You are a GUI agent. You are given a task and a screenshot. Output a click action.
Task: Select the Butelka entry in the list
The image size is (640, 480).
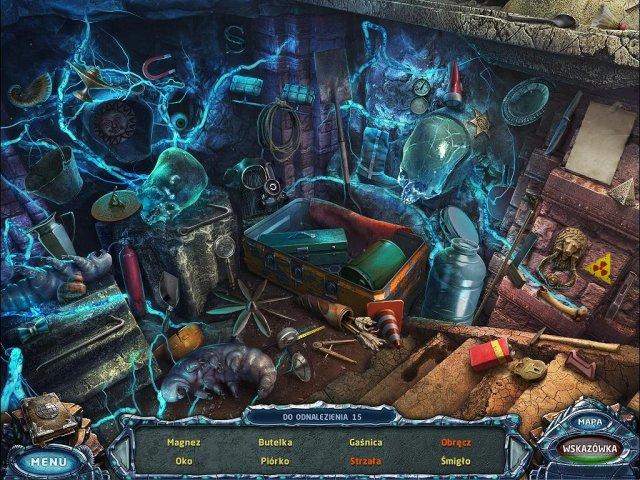(274, 441)
